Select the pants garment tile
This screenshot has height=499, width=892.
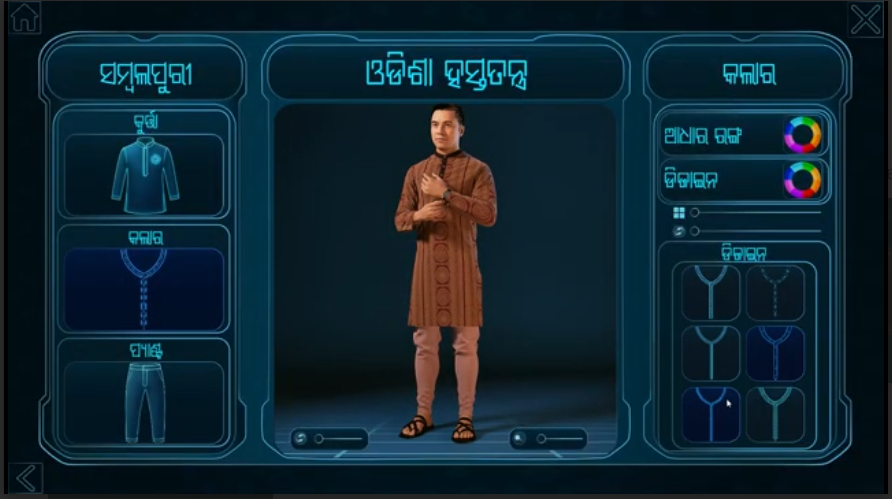point(145,402)
